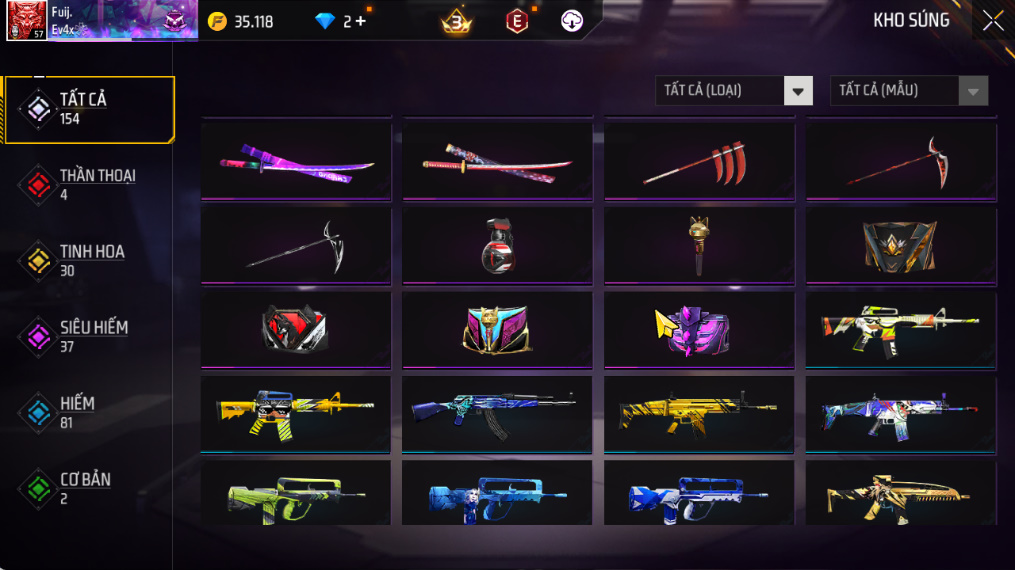This screenshot has height=570, width=1015.
Task: Choose the red triple-blade scythe skin
Action: (699, 161)
